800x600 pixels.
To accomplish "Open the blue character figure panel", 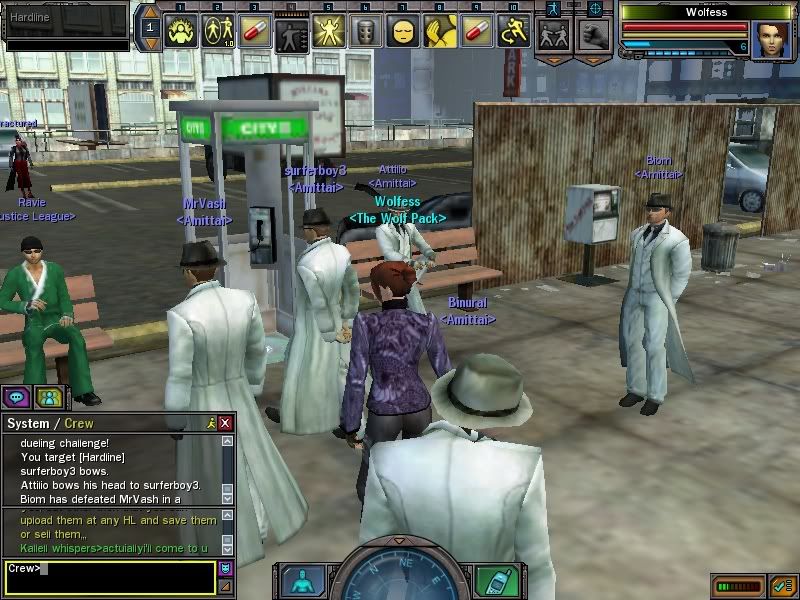I will coord(302,580).
